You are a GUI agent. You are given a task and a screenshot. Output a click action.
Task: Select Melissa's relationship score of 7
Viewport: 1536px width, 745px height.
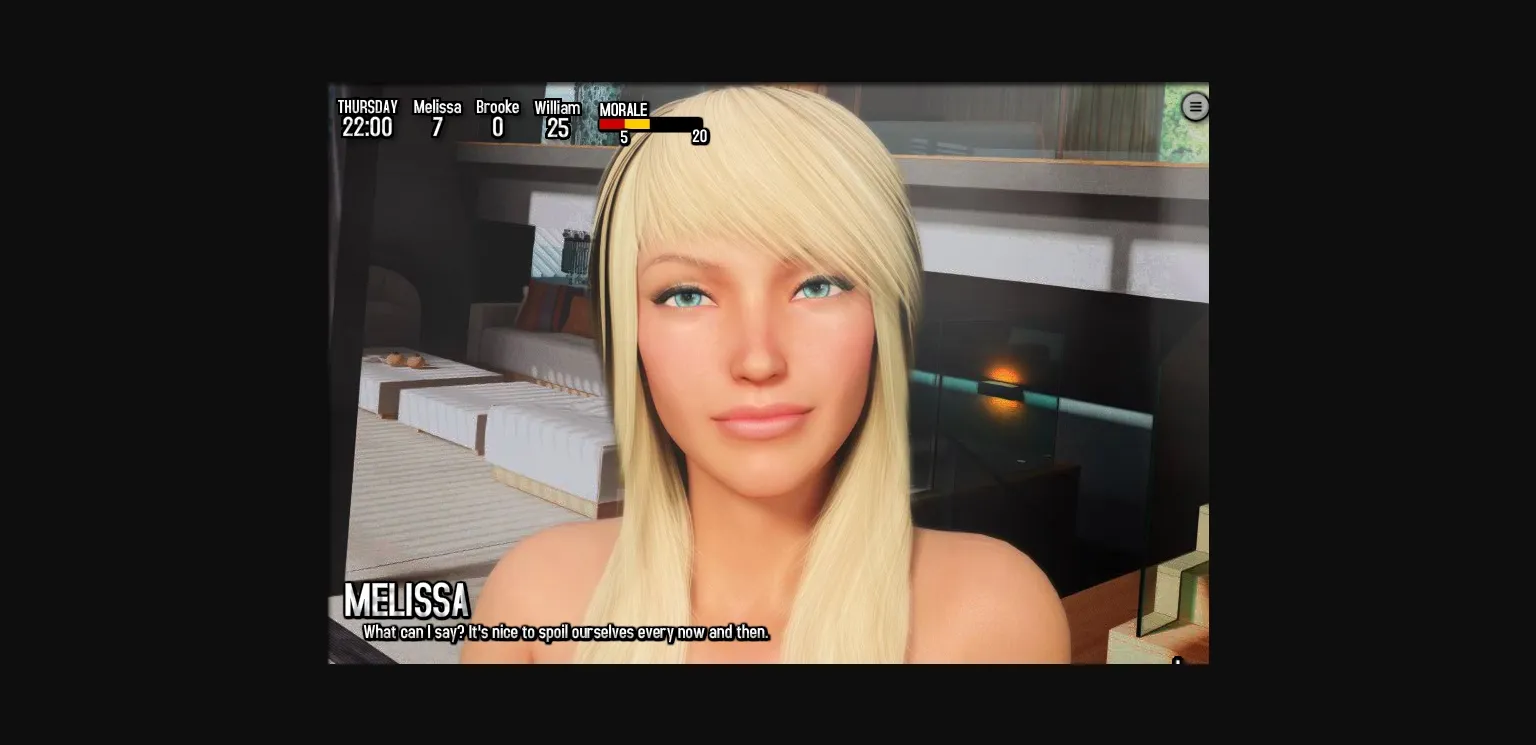click(437, 128)
